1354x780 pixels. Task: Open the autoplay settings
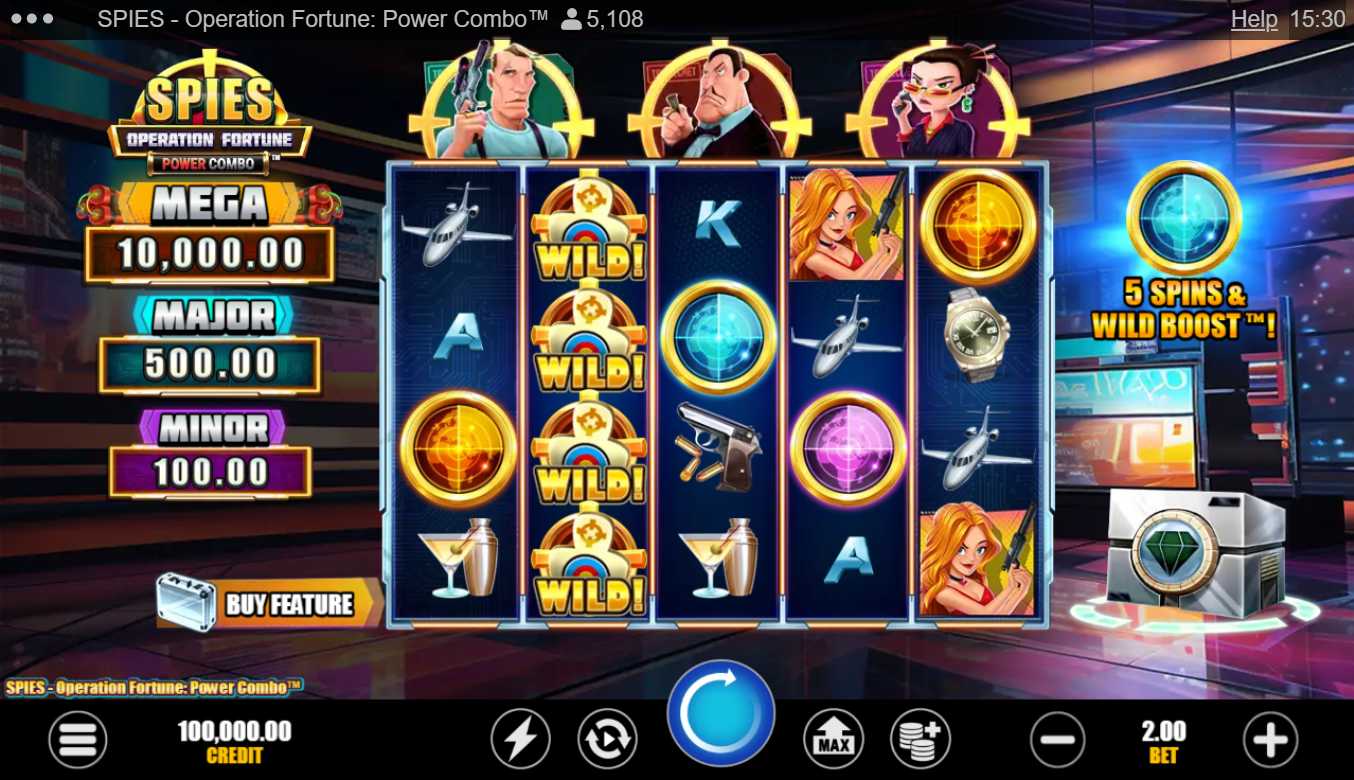pyautogui.click(x=607, y=741)
